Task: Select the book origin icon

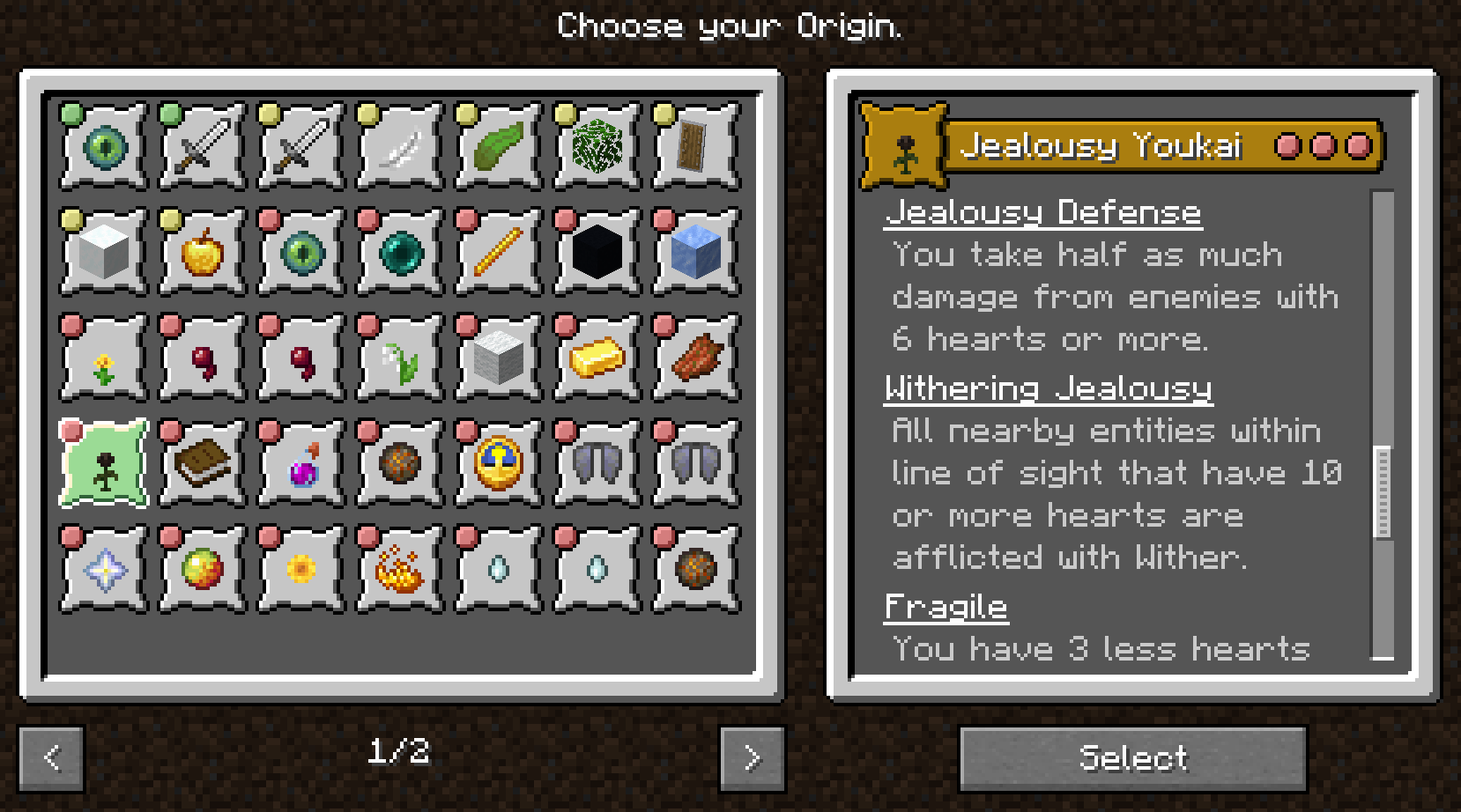Action: point(200,462)
